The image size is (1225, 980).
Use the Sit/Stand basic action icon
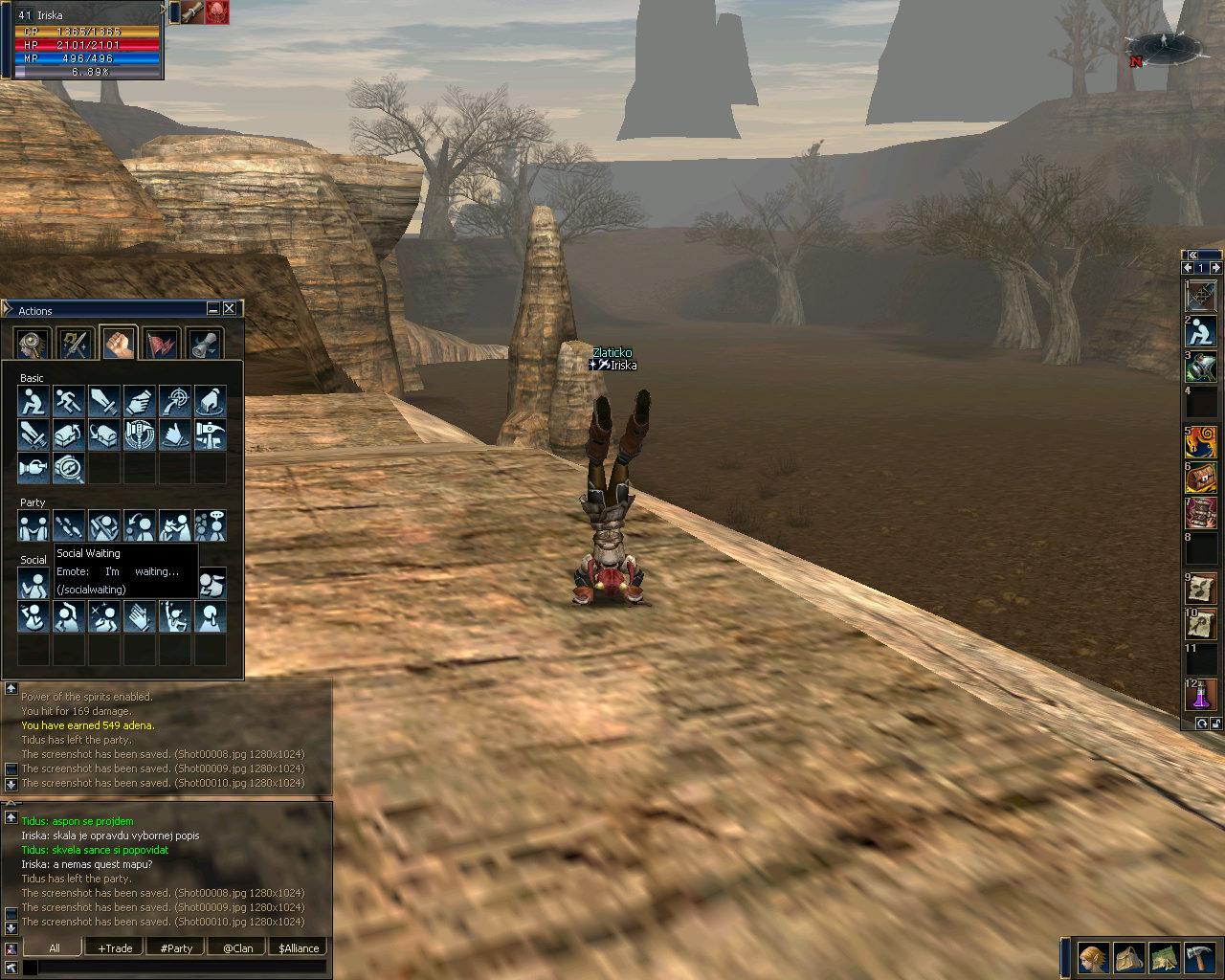tap(33, 401)
